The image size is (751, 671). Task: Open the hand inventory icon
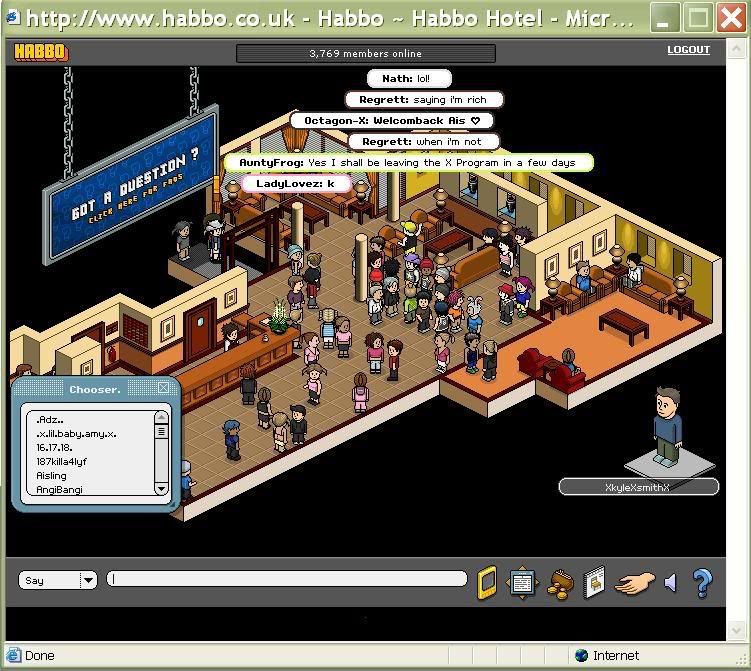pos(633,582)
